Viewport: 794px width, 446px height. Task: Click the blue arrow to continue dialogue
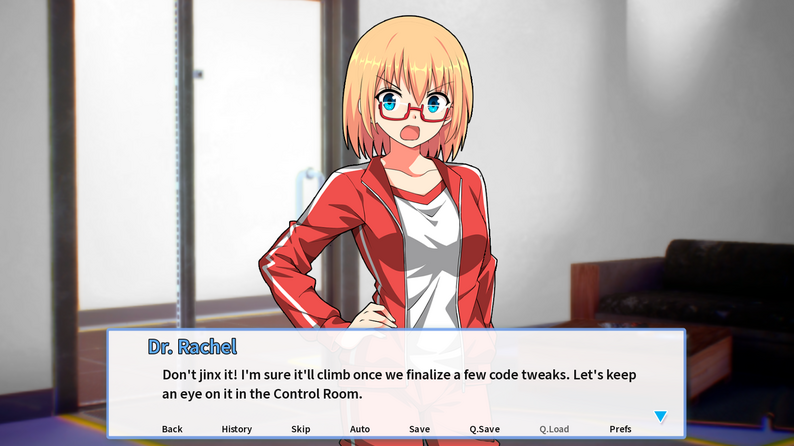(660, 416)
